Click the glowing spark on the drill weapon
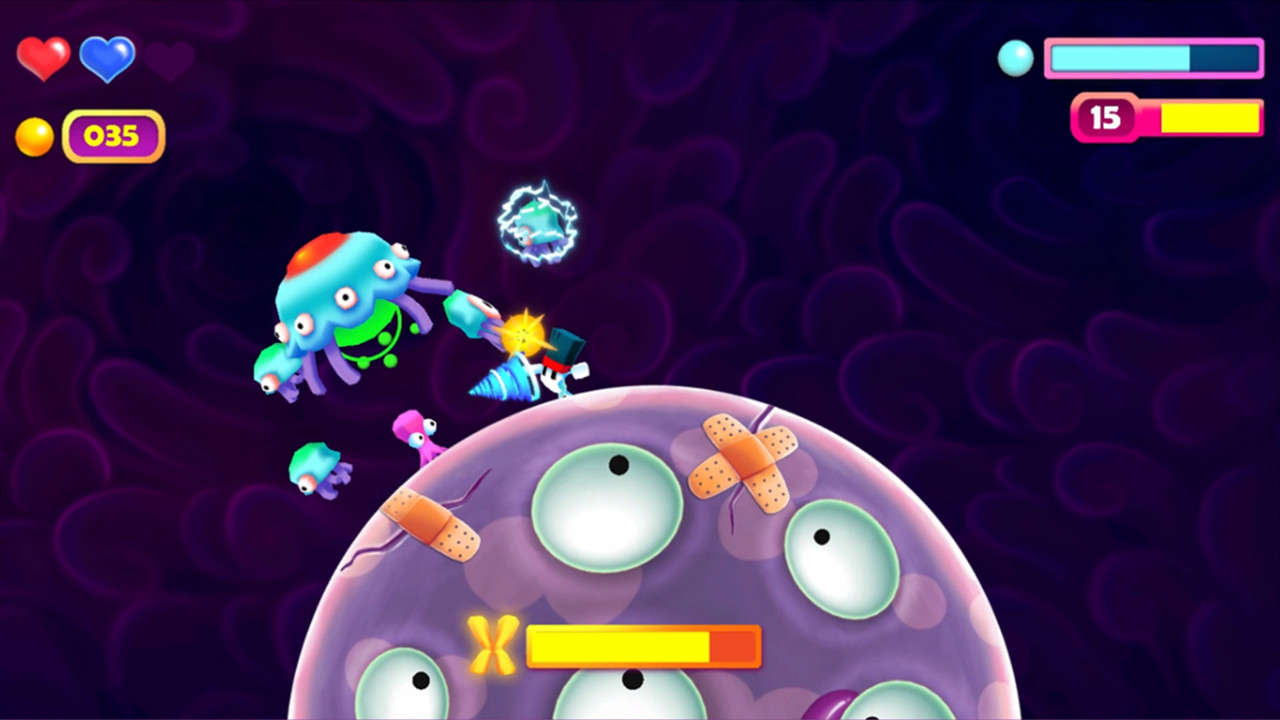 pyautogui.click(x=524, y=330)
